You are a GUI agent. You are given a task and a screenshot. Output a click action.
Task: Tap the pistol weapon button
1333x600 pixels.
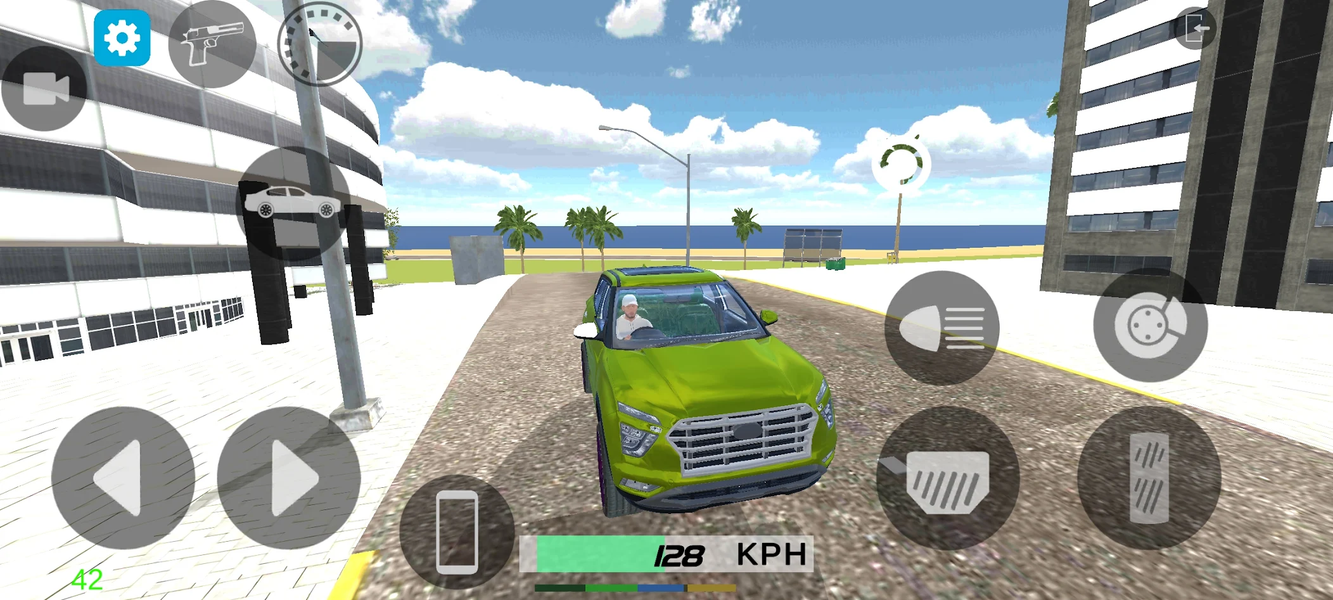pyautogui.click(x=211, y=43)
